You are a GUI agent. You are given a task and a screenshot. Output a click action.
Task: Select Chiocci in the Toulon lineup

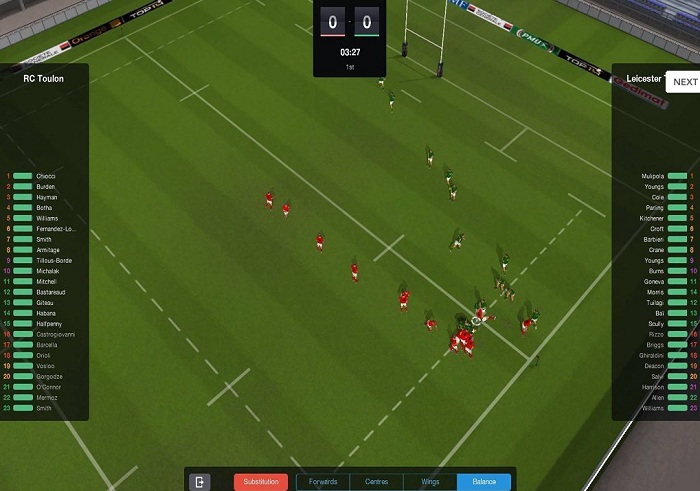(46, 176)
